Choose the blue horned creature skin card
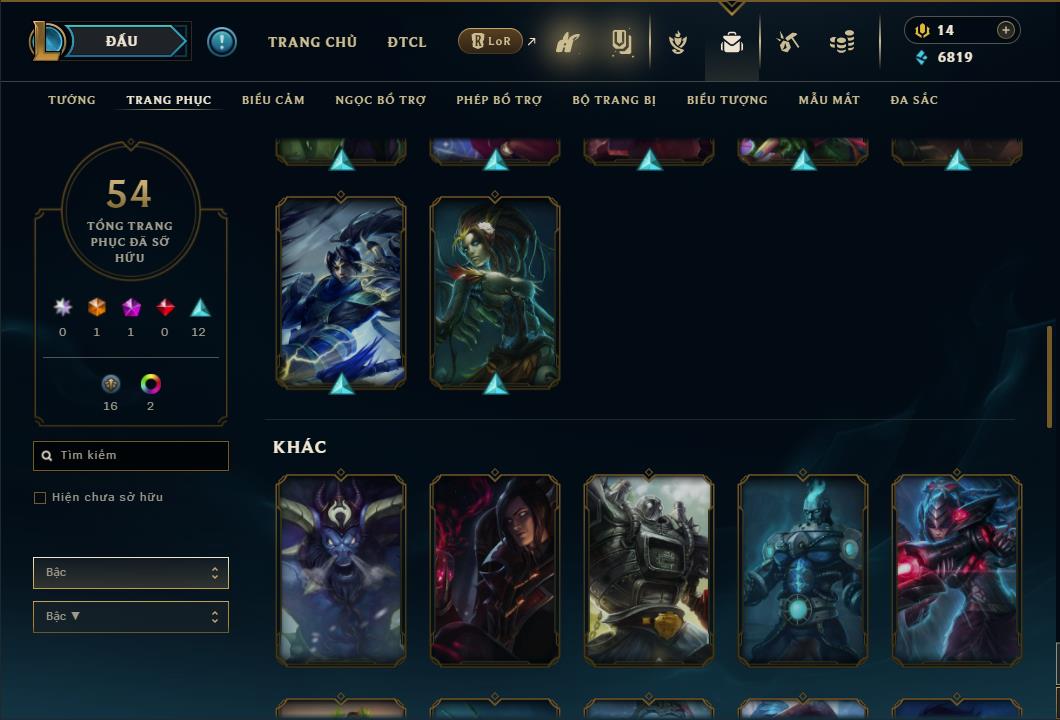Screen dimensions: 1060x720 tap(341, 570)
